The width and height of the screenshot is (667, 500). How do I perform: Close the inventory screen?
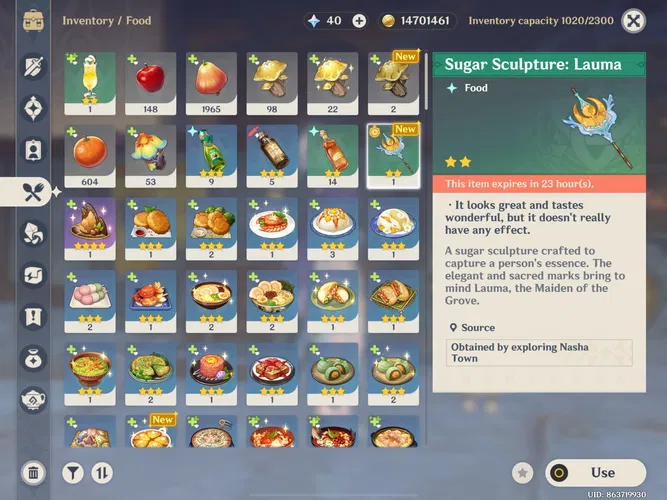(633, 20)
